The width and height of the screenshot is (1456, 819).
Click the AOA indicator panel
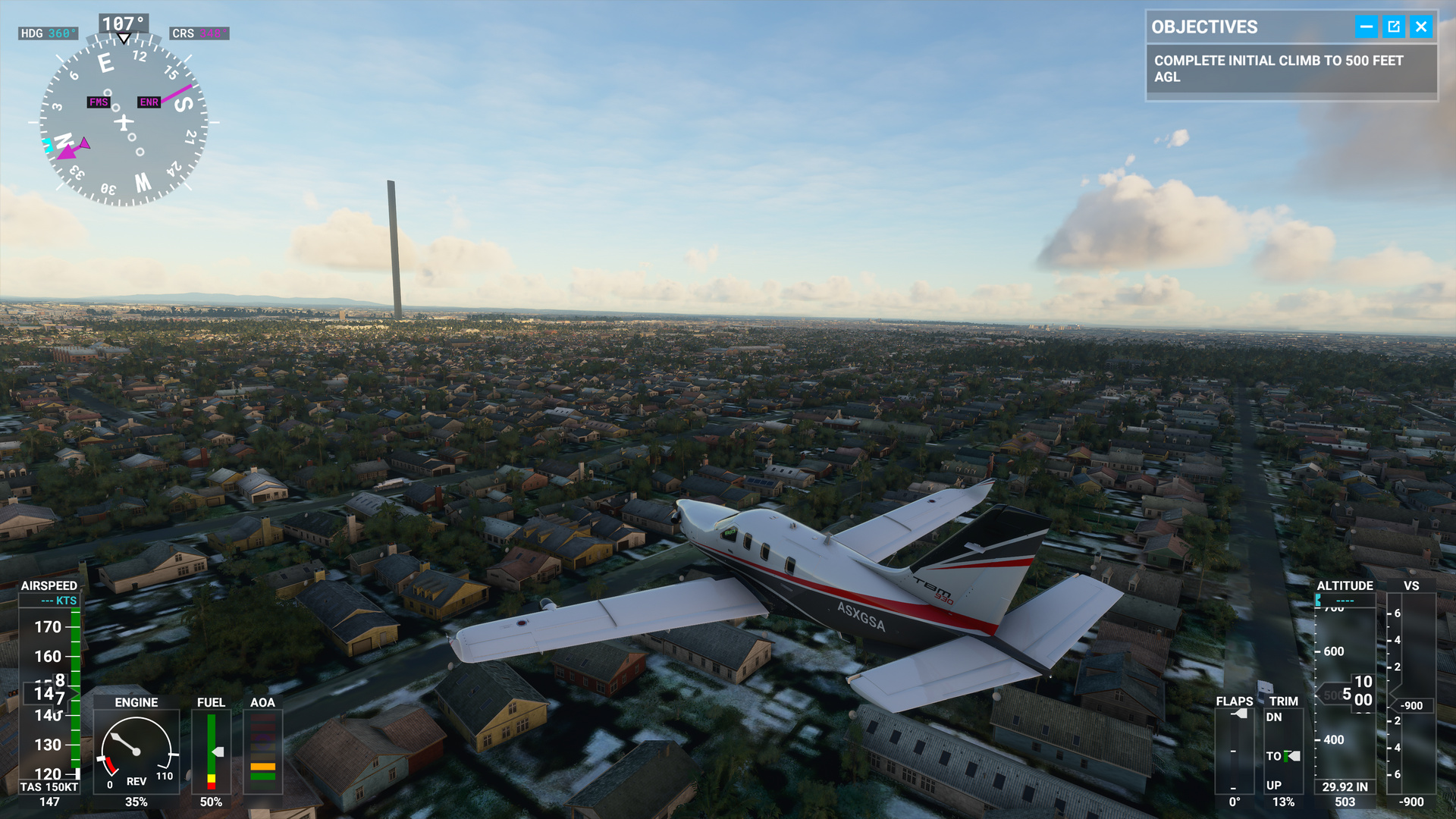pos(263,751)
